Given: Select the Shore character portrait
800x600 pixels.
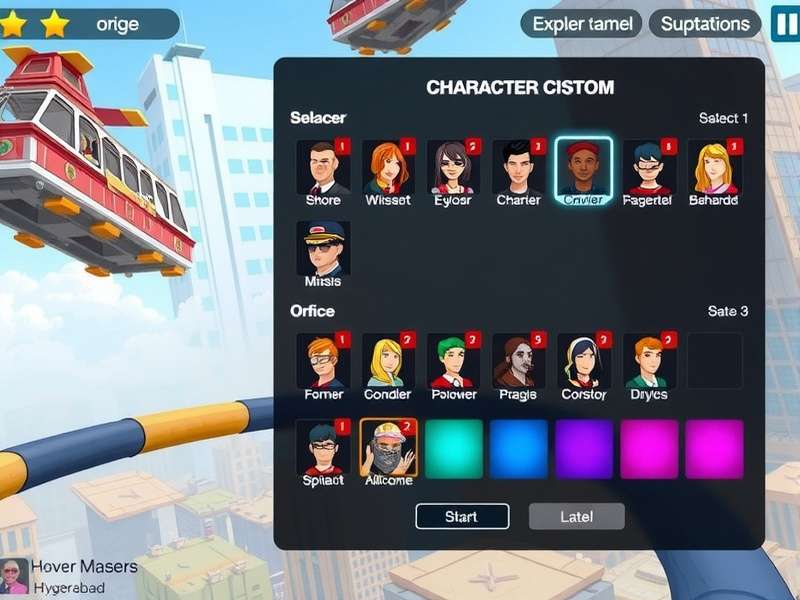Looking at the screenshot, I should [x=323, y=167].
